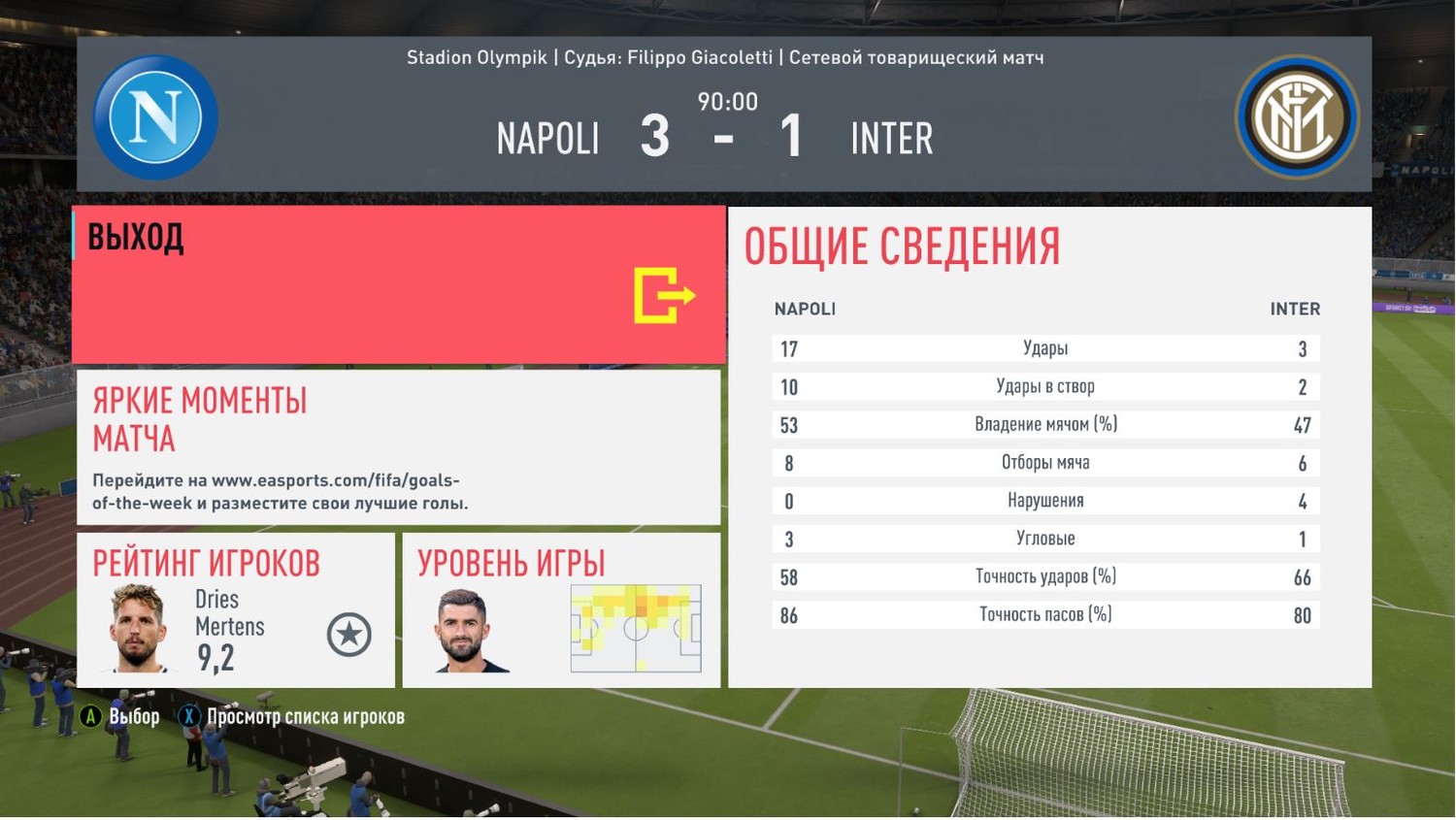Open the ЯРКИЕ МОМЕНТЫ МАТЧА tile
This screenshot has height=820, width=1456.
[x=398, y=447]
